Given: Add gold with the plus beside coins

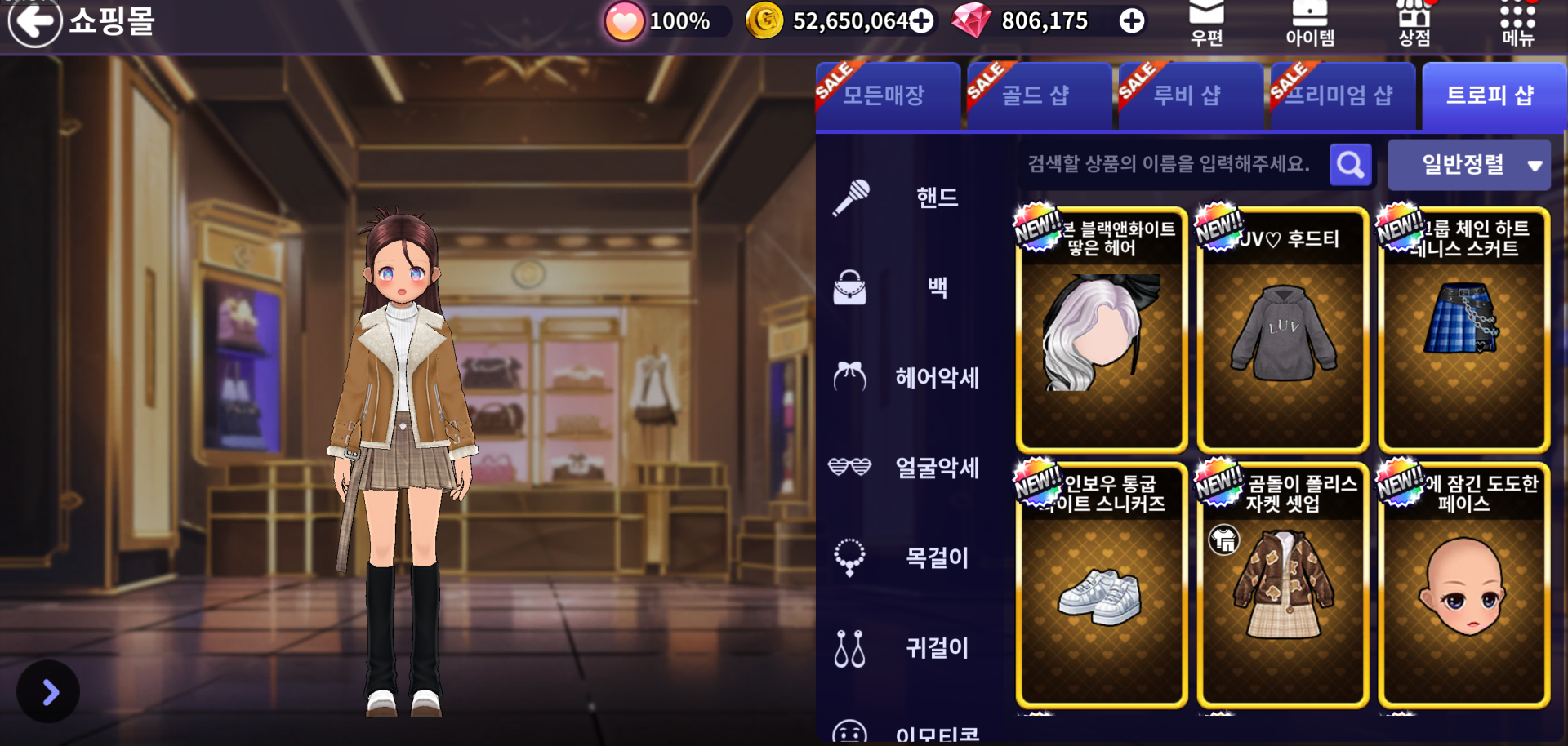Looking at the screenshot, I should point(921,21).
